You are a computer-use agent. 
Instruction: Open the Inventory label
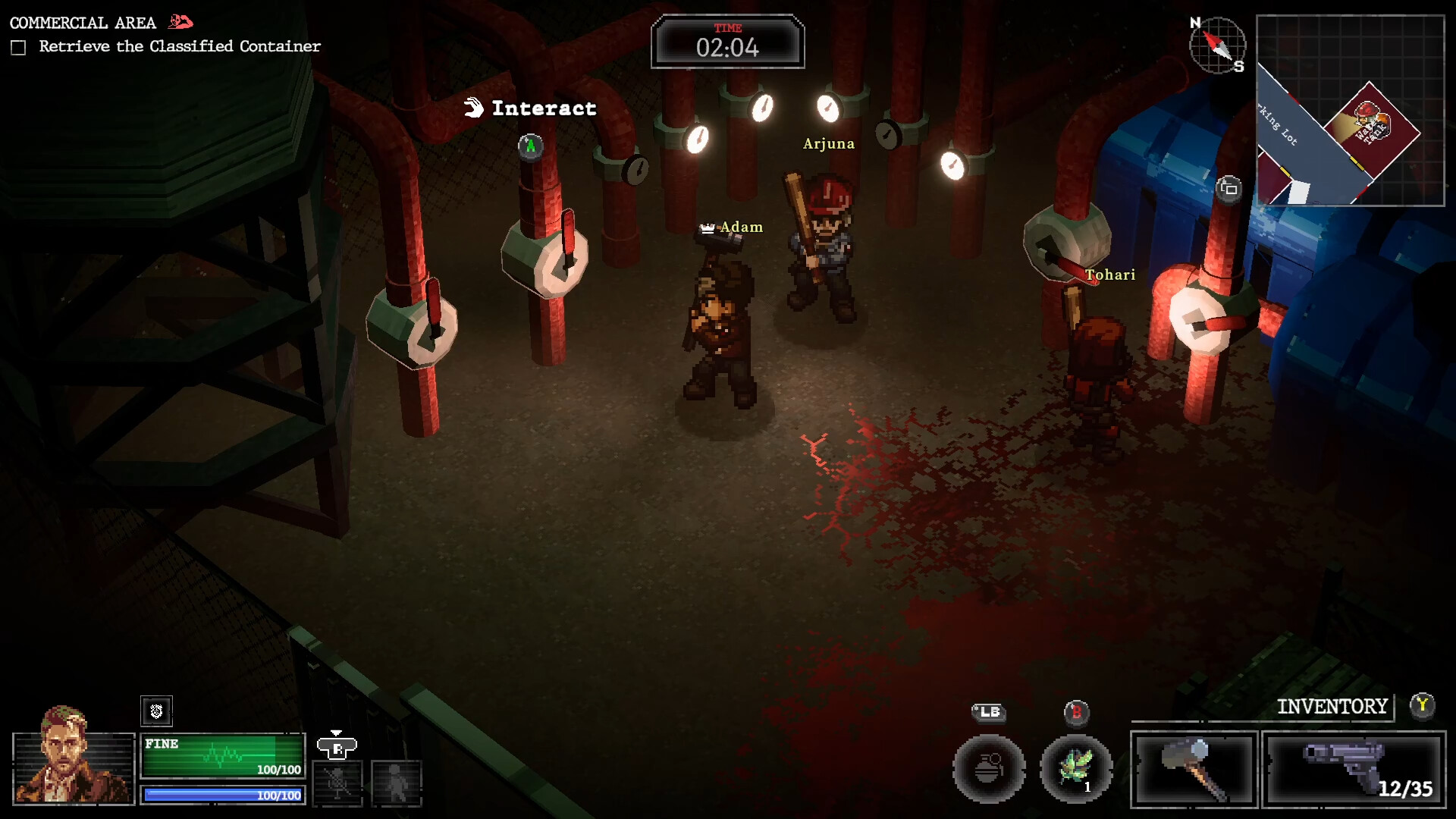(1332, 707)
